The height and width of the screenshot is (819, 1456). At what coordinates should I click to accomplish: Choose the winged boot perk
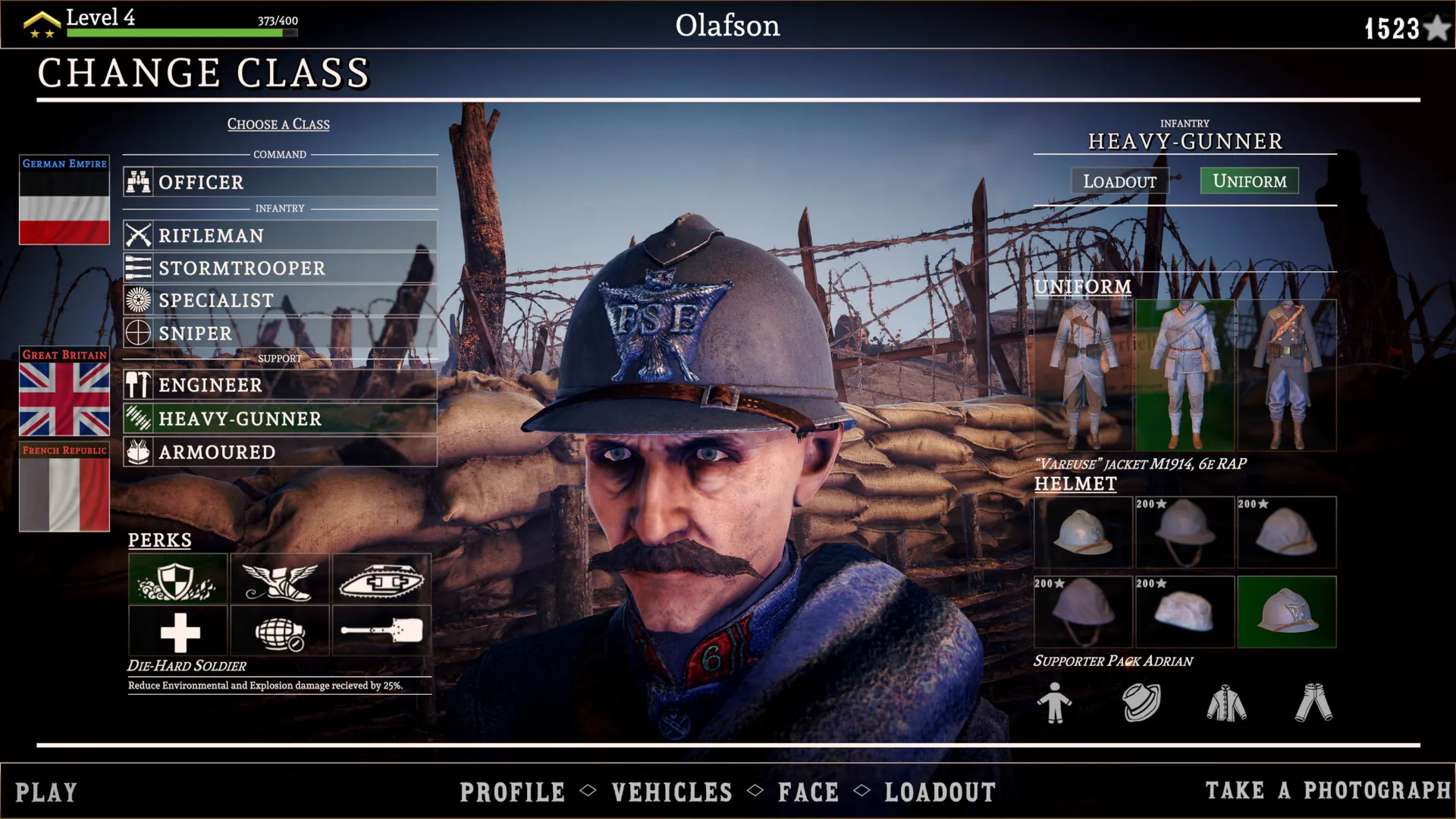(x=280, y=579)
